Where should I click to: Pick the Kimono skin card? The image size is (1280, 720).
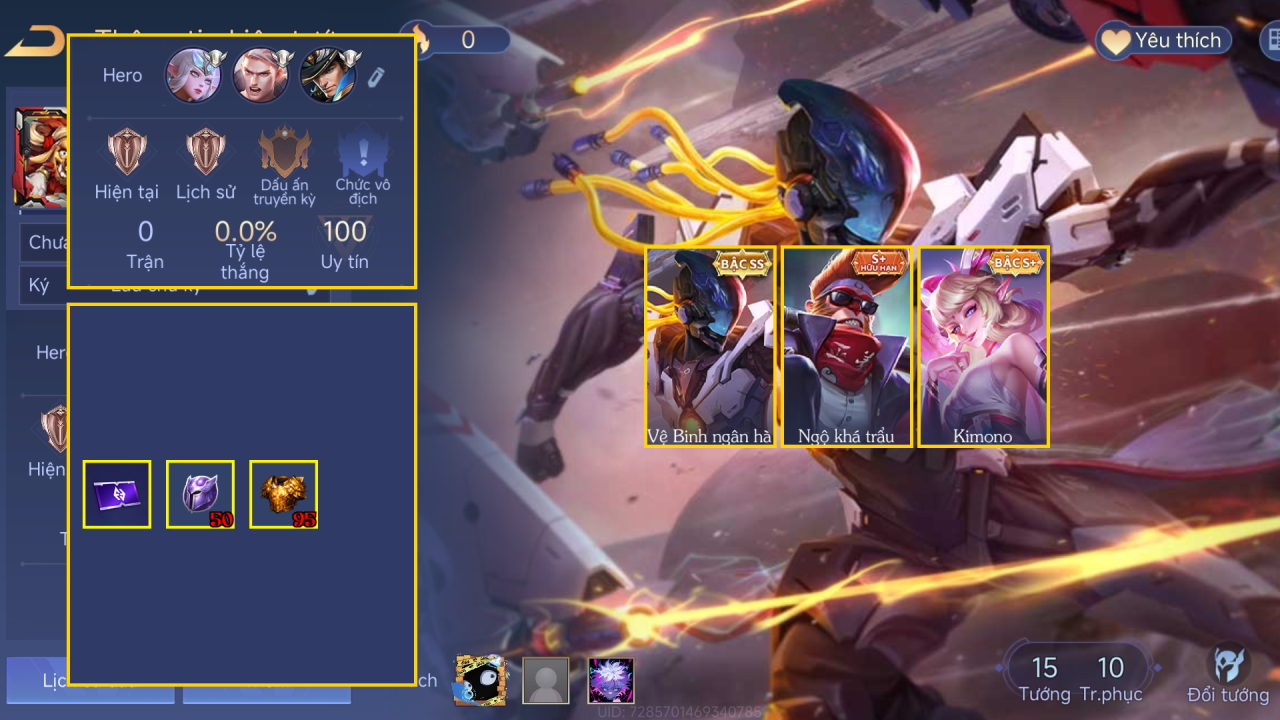coord(983,346)
